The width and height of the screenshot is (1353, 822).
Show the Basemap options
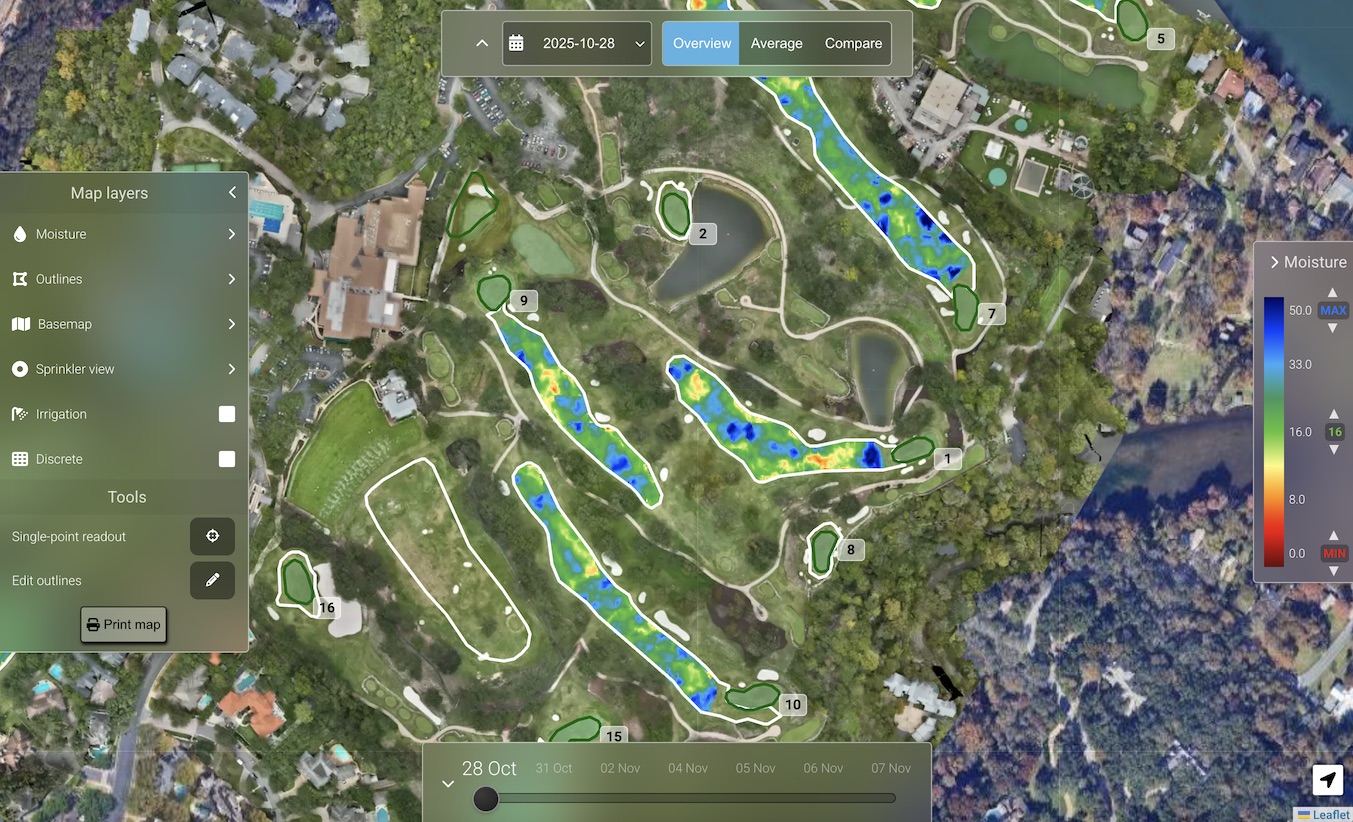(x=231, y=324)
